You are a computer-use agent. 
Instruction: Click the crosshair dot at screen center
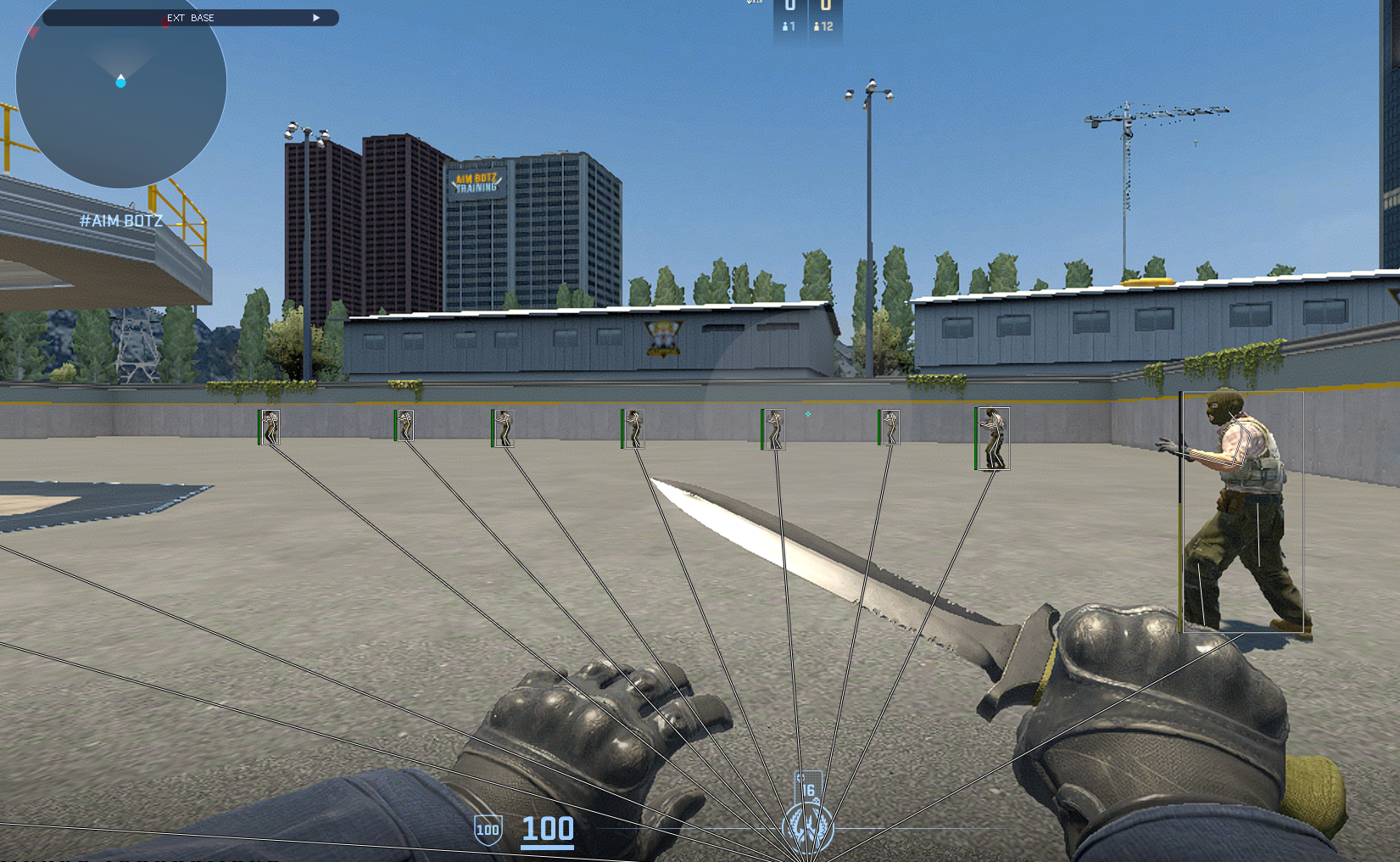[808, 413]
